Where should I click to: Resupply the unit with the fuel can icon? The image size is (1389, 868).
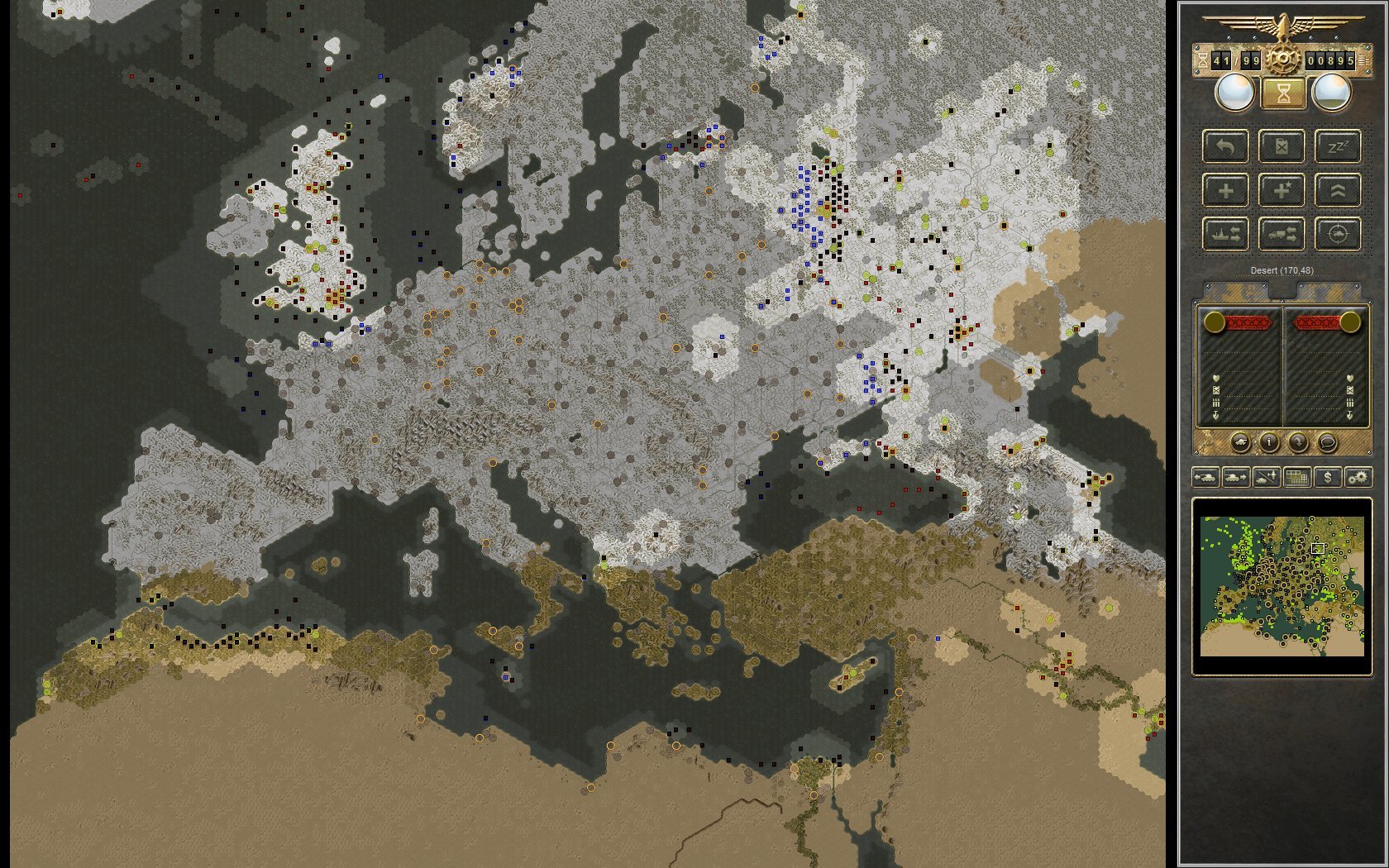click(1282, 148)
